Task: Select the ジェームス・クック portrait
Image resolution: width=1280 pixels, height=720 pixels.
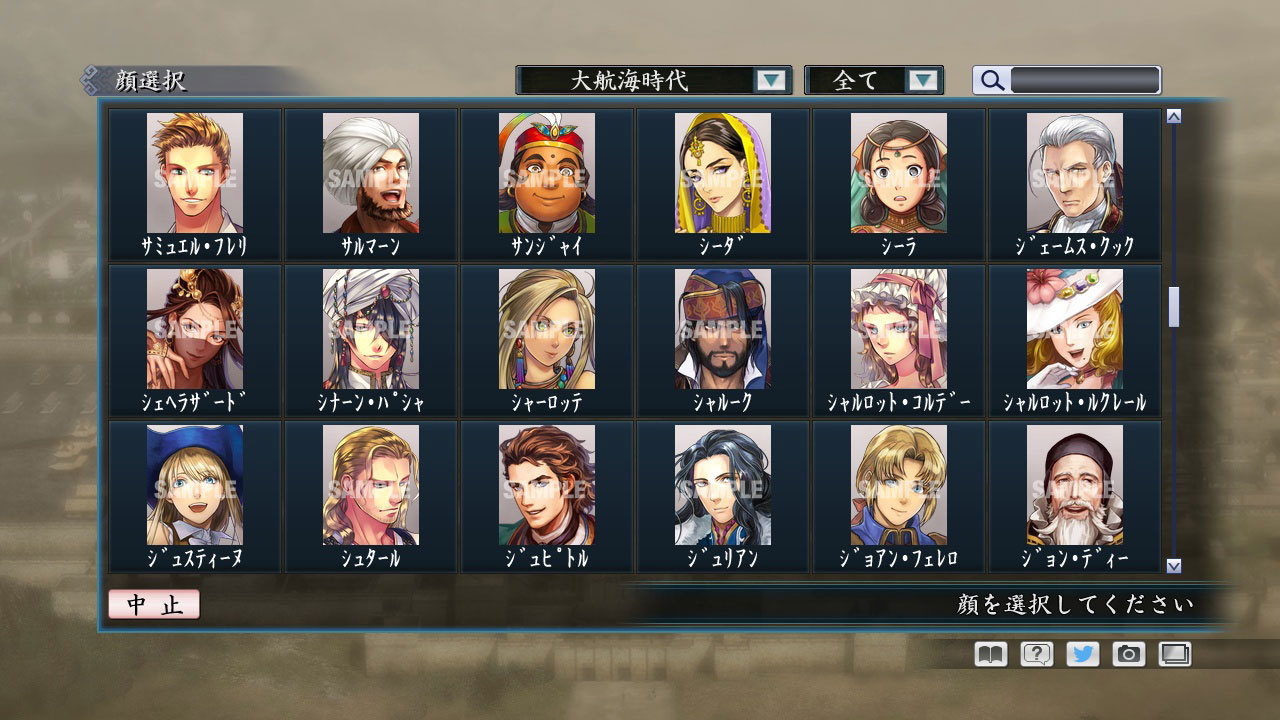Action: coord(1077,175)
